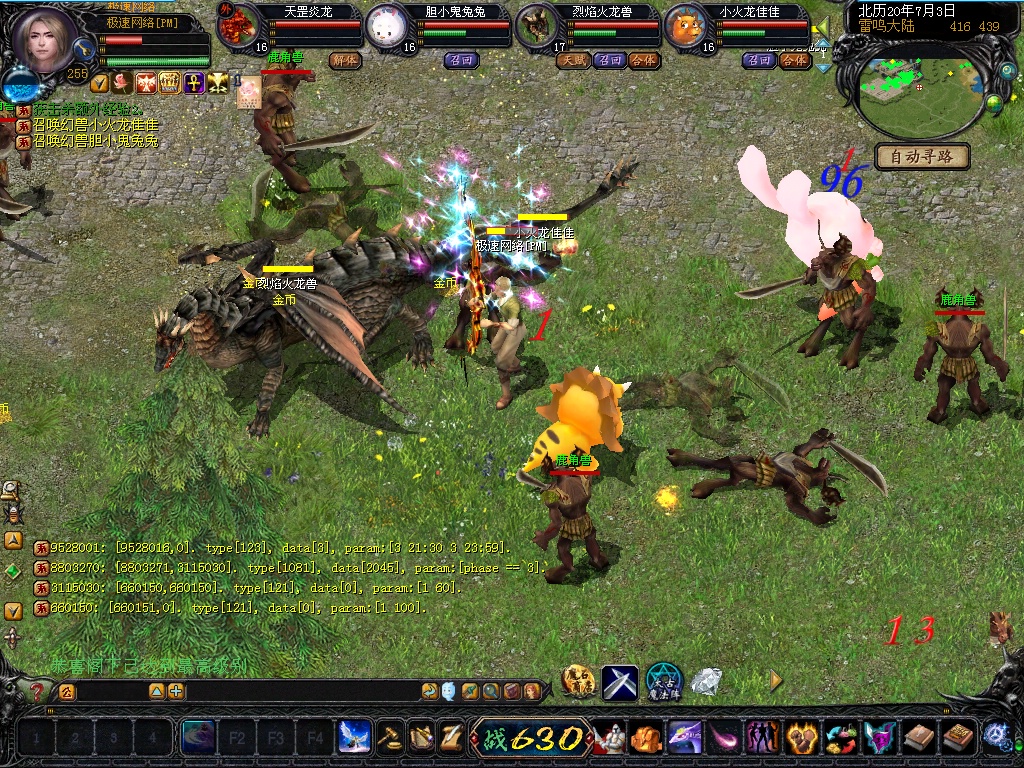Viewport: 1024px width, 768px height.
Task: Open the red question mark help button
Action: [37, 691]
